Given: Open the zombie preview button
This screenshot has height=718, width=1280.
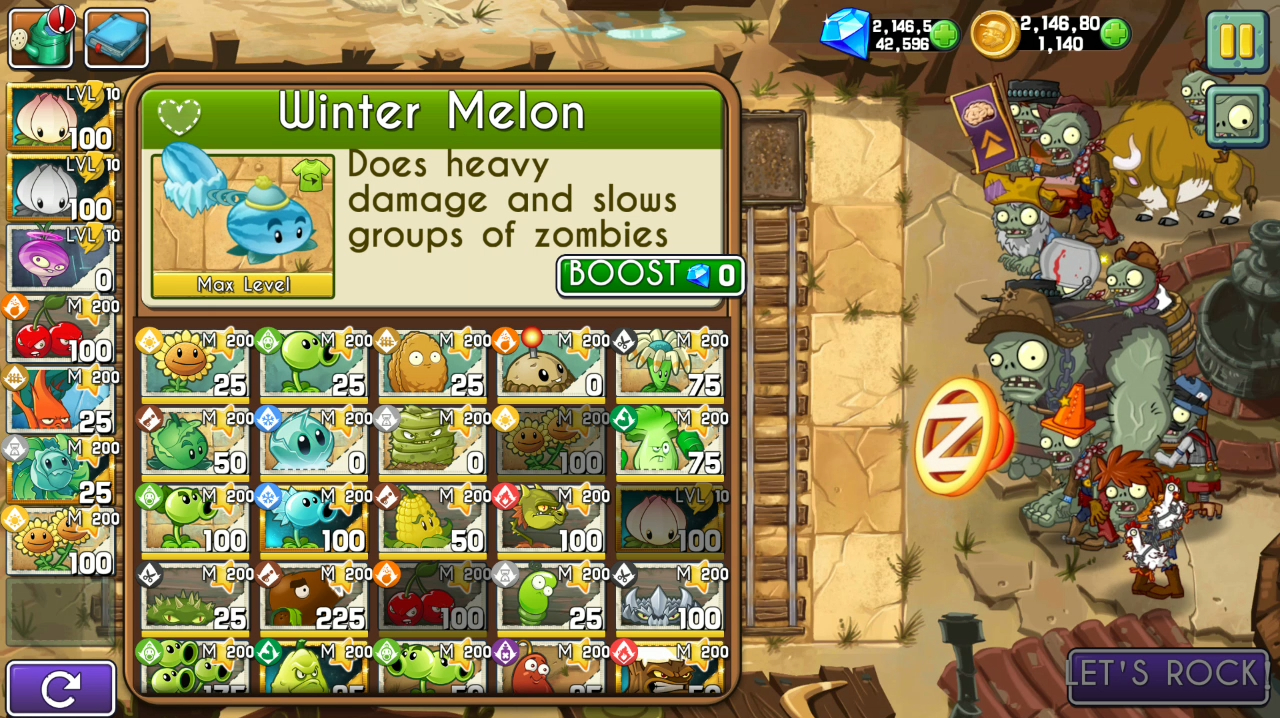Looking at the screenshot, I should click(1236, 116).
